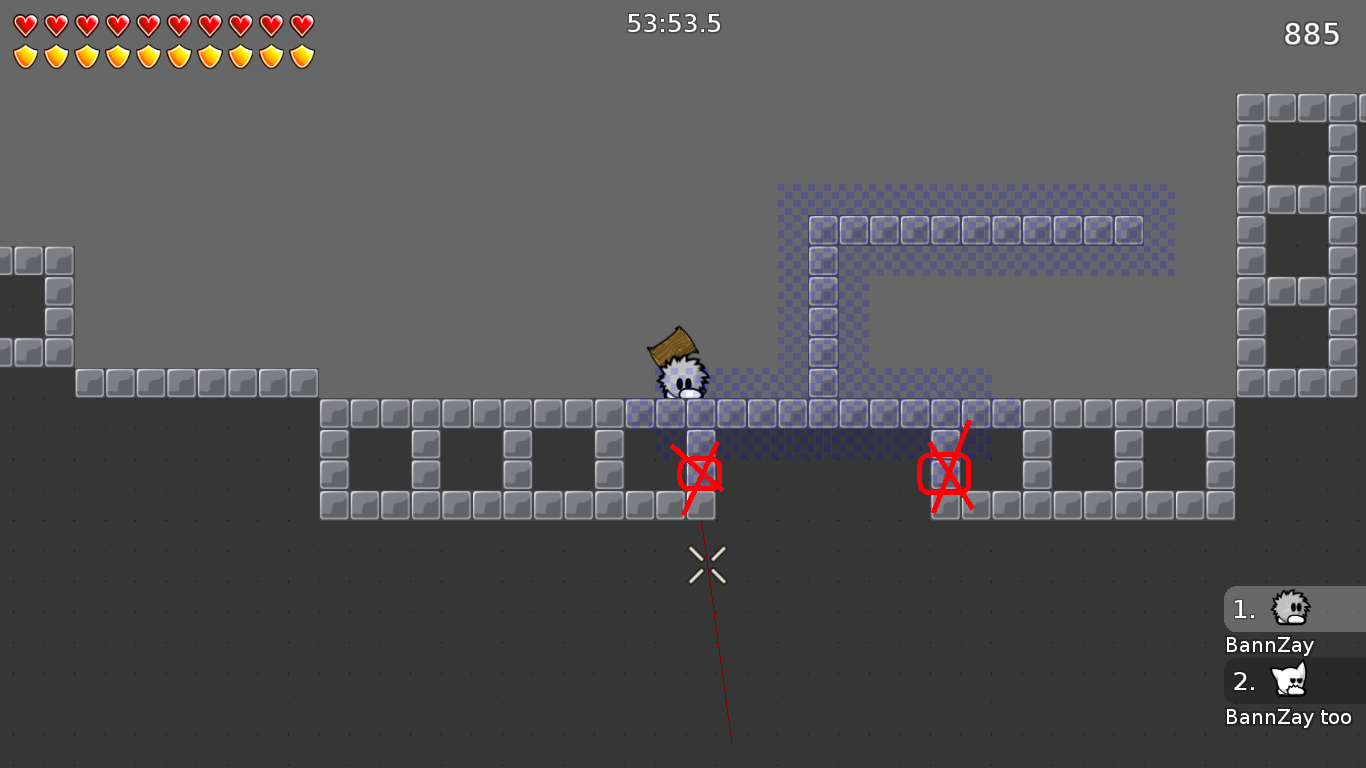Click the fluffy character holding the hammer
Screen dimensions: 1366x768
coord(682,378)
